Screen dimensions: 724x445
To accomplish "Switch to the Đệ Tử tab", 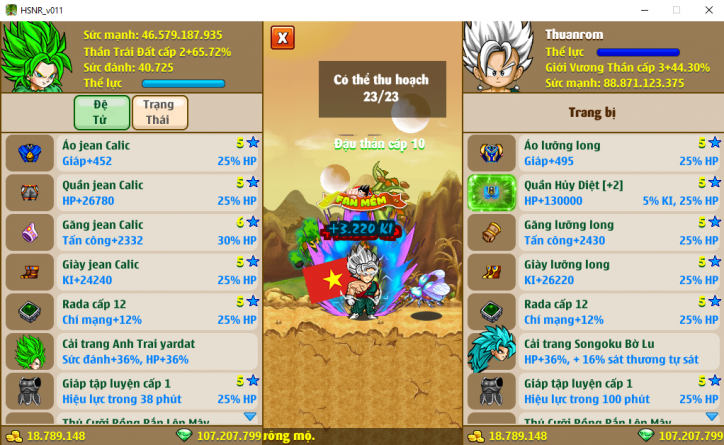I will pos(100,112).
